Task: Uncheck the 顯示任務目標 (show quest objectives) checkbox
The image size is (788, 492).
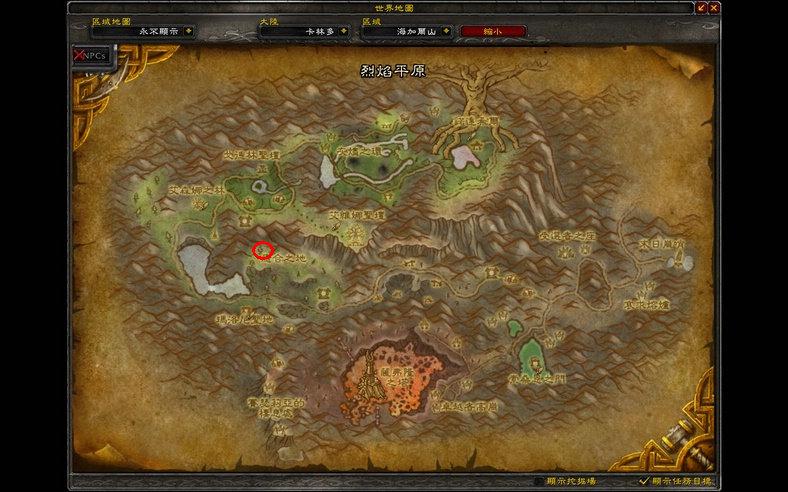Action: pyautogui.click(x=644, y=481)
